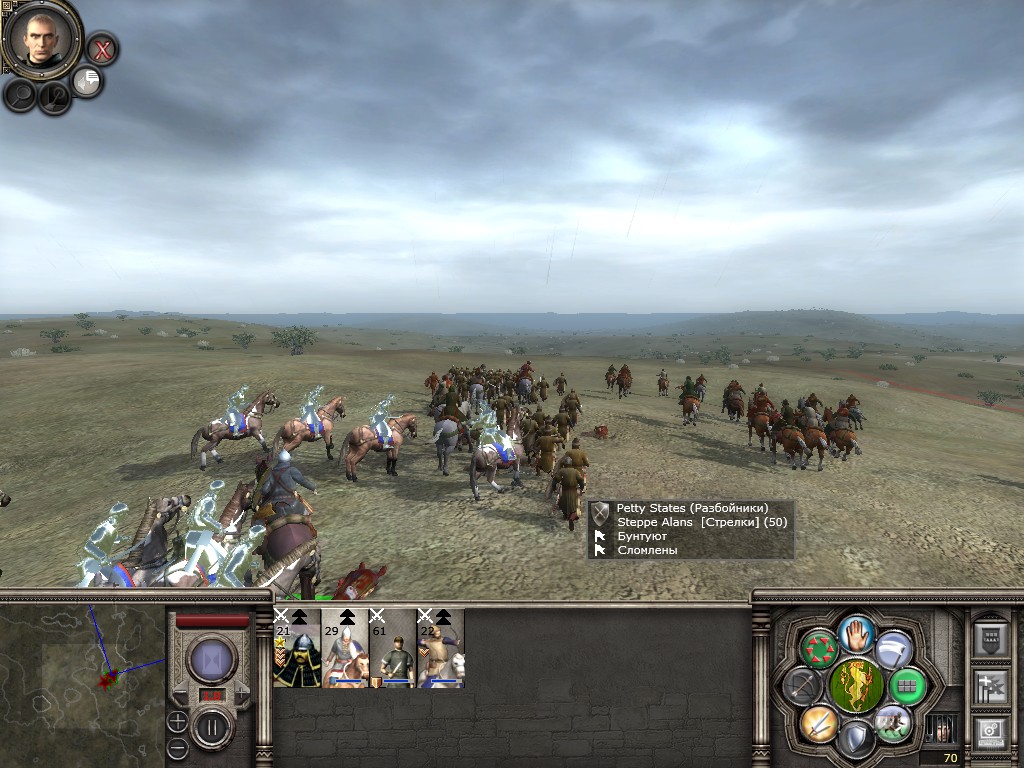Toggle guard mode with the shield button
This screenshot has height=768, width=1024.
click(856, 740)
